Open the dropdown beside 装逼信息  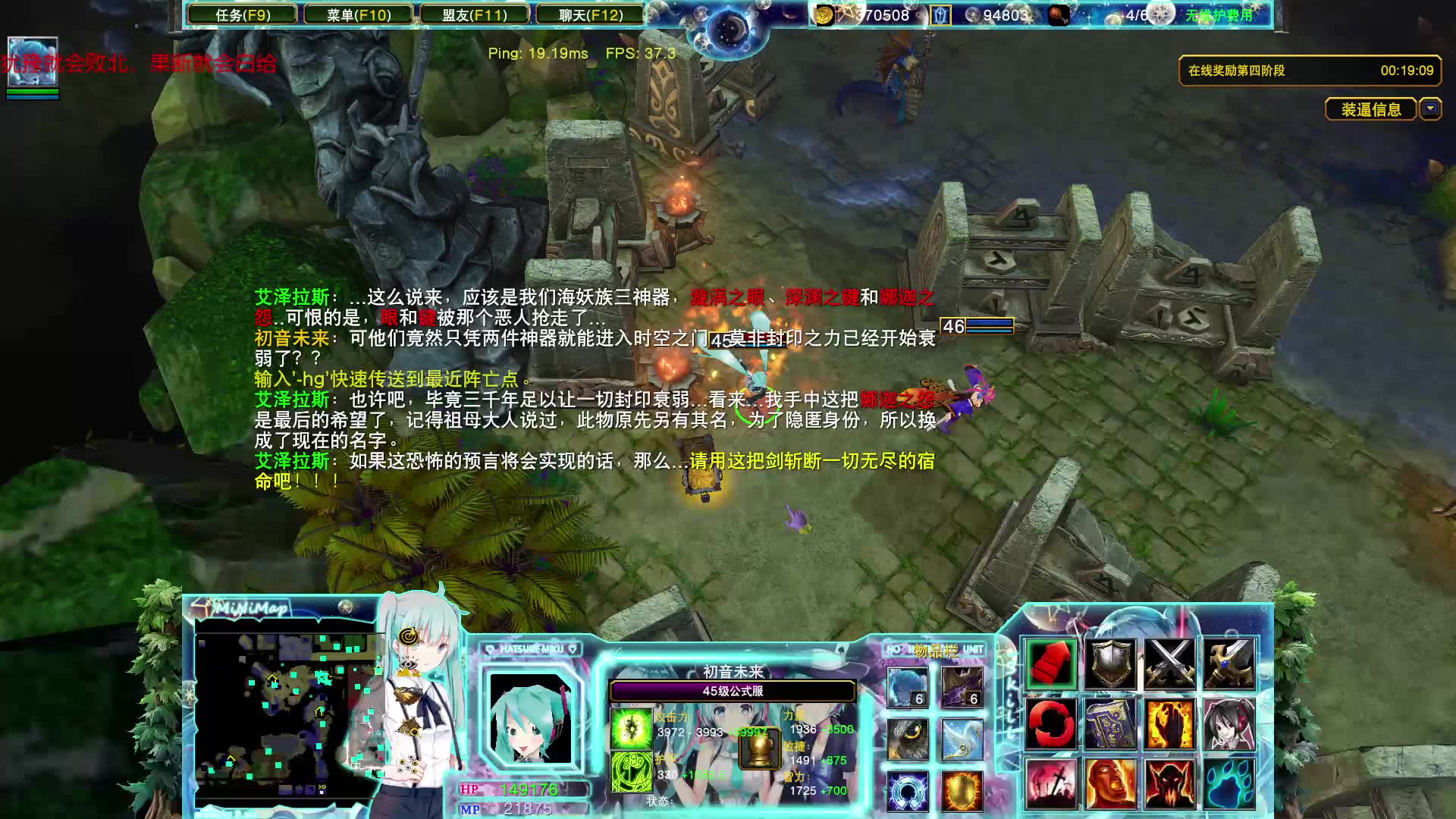tap(1431, 110)
